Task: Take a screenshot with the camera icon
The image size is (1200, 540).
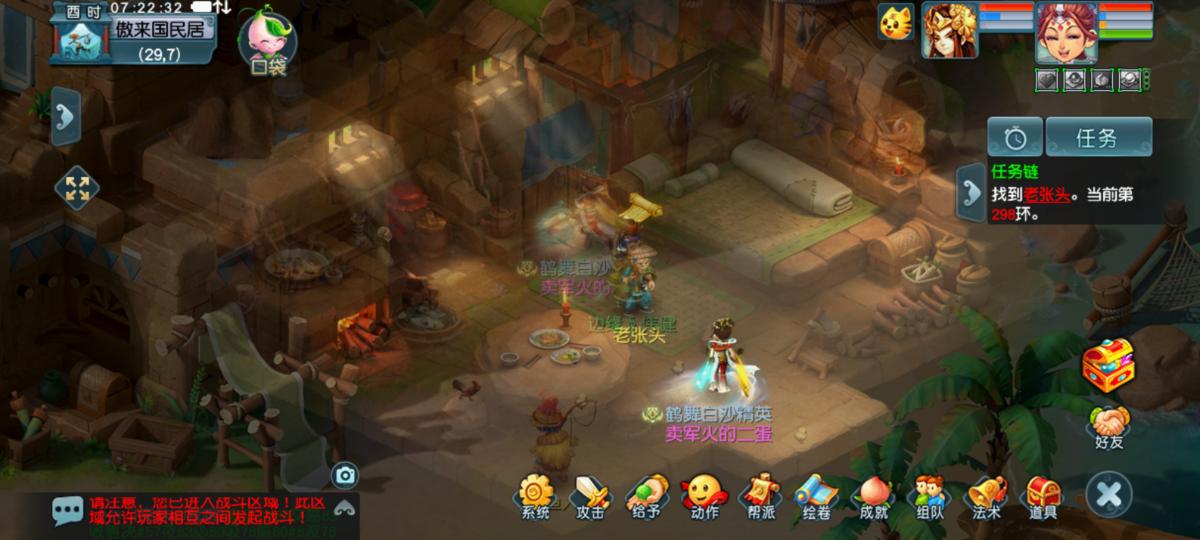Action: [x=345, y=475]
